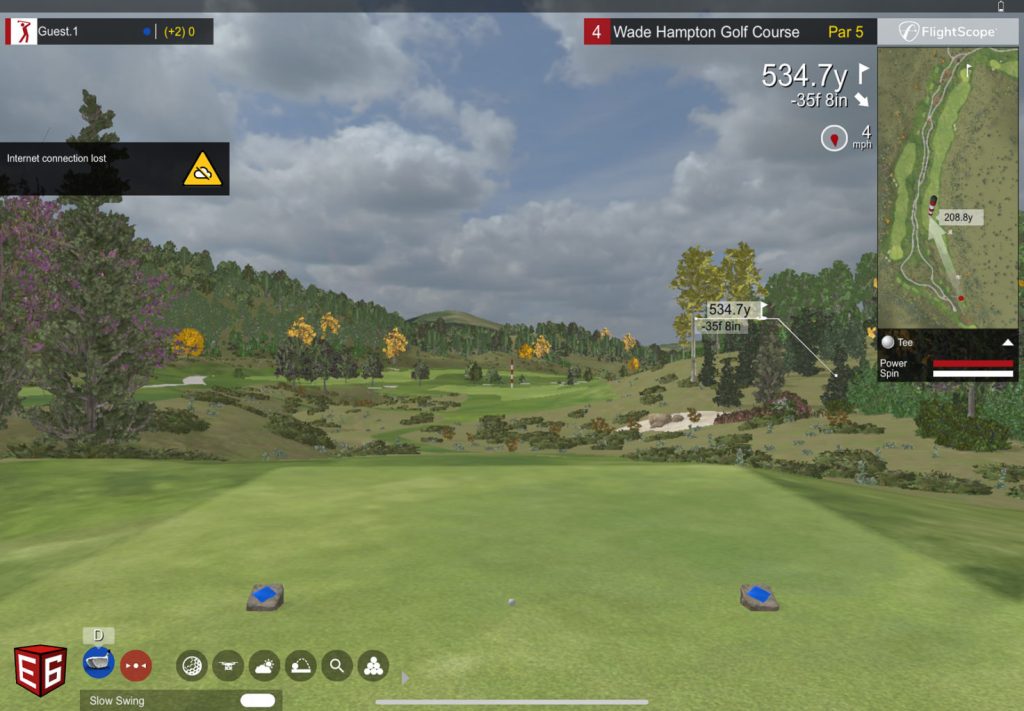This screenshot has height=711, width=1024.
Task: Click the FlightScope logo tab
Action: [x=947, y=32]
